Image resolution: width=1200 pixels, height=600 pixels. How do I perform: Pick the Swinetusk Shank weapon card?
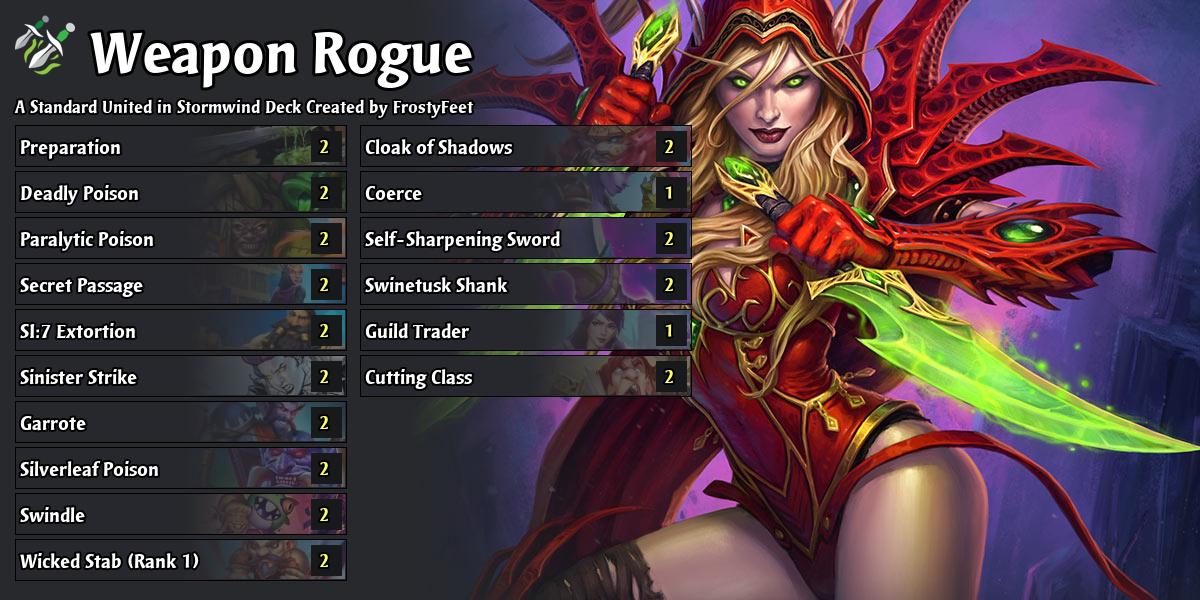pos(525,285)
